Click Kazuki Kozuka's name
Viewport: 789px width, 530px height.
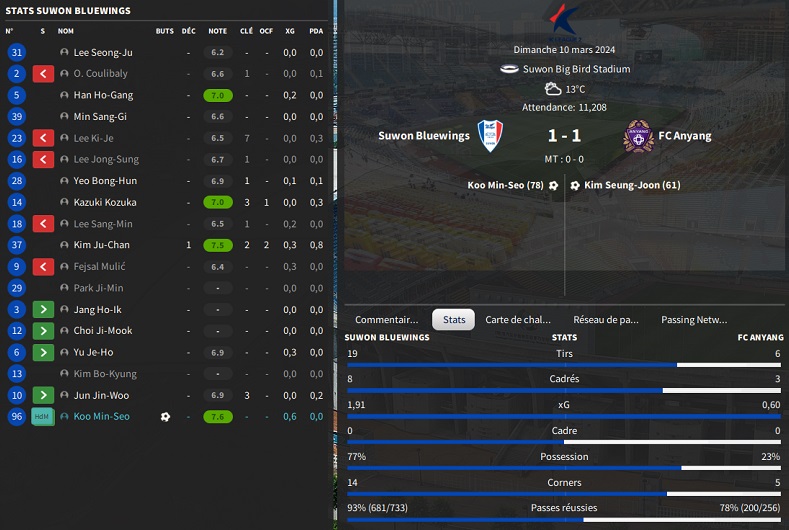106,202
